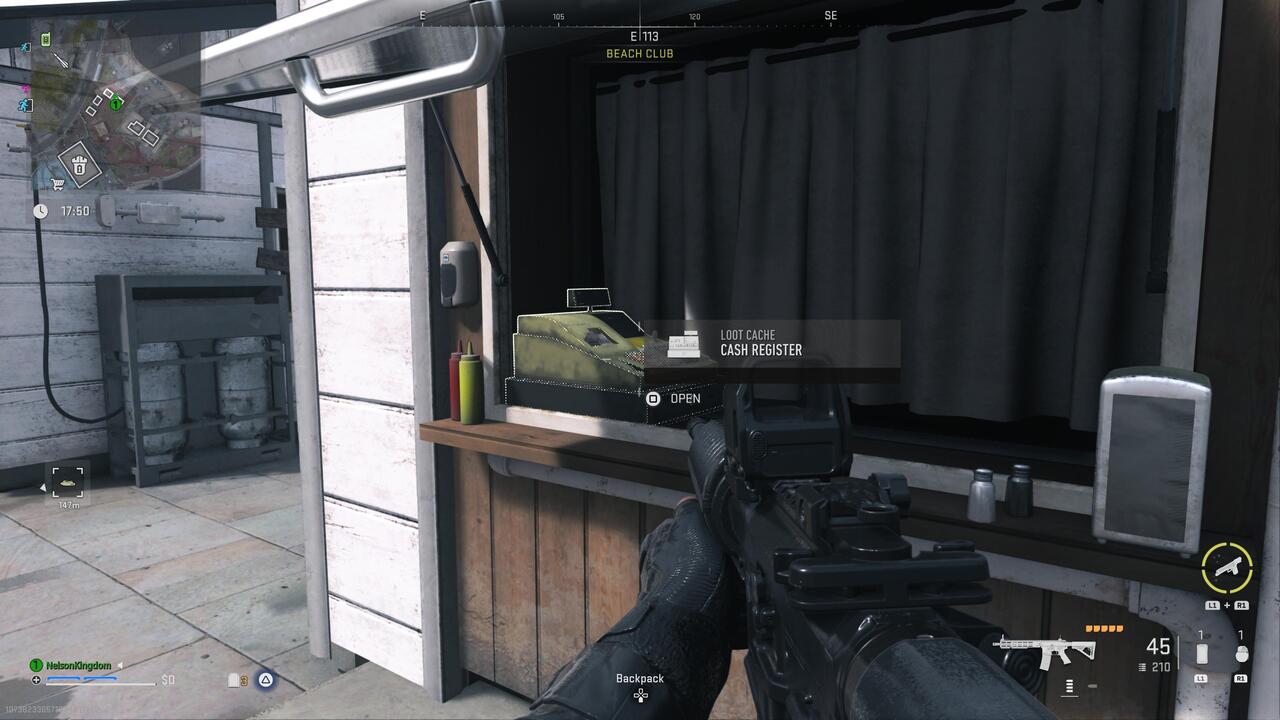Select the assault rifle weapon icon in the HUD
The image size is (1280, 720).
point(1046,652)
